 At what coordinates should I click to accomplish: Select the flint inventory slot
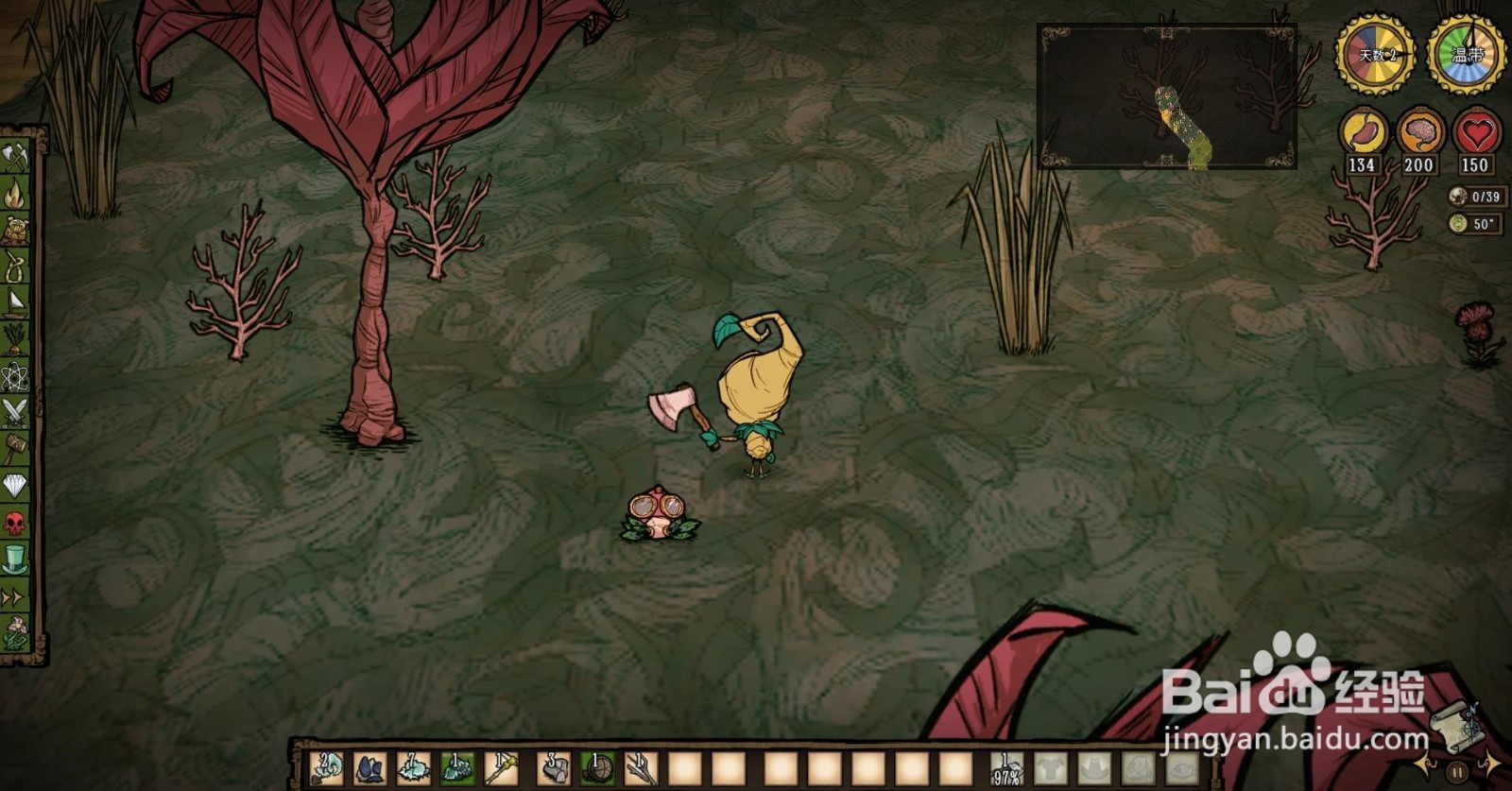[369, 768]
